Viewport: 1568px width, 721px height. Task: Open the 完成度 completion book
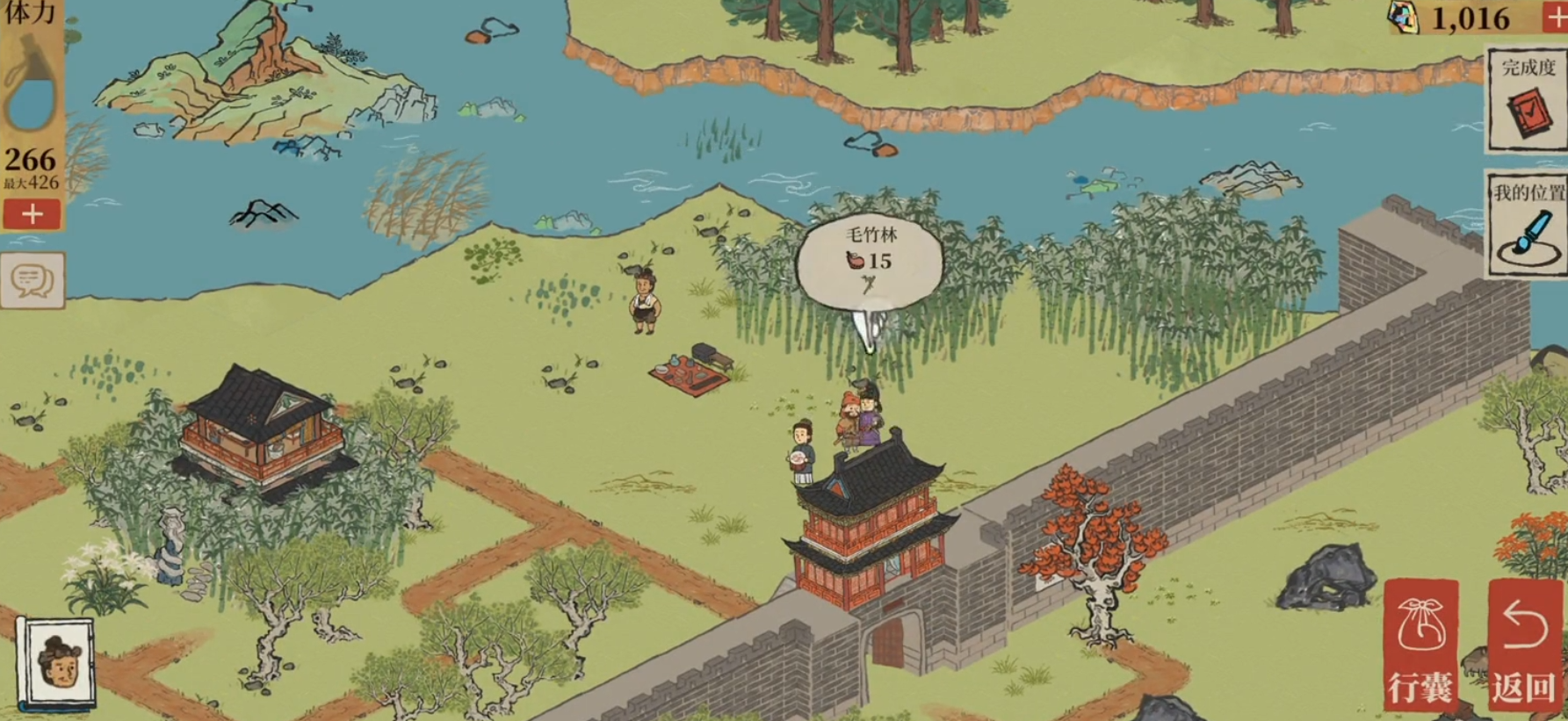point(1527,102)
